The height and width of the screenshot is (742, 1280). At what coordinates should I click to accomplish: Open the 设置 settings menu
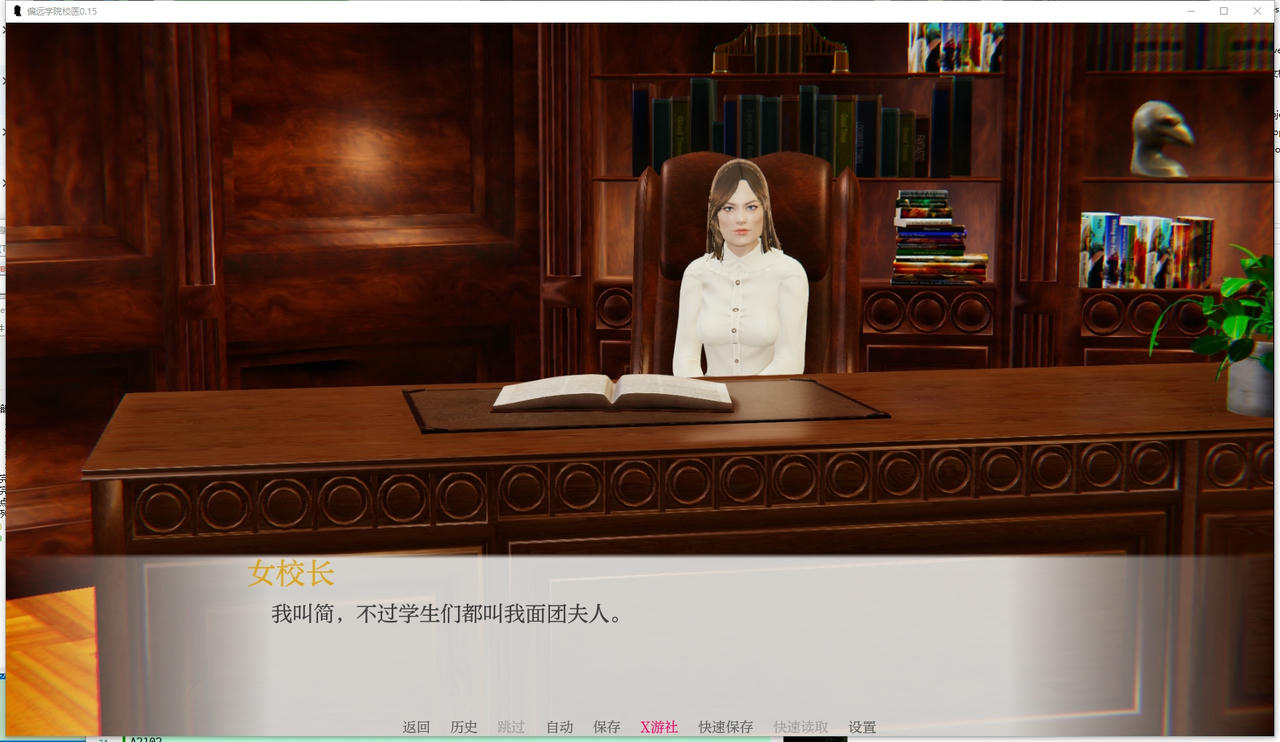click(x=861, y=727)
